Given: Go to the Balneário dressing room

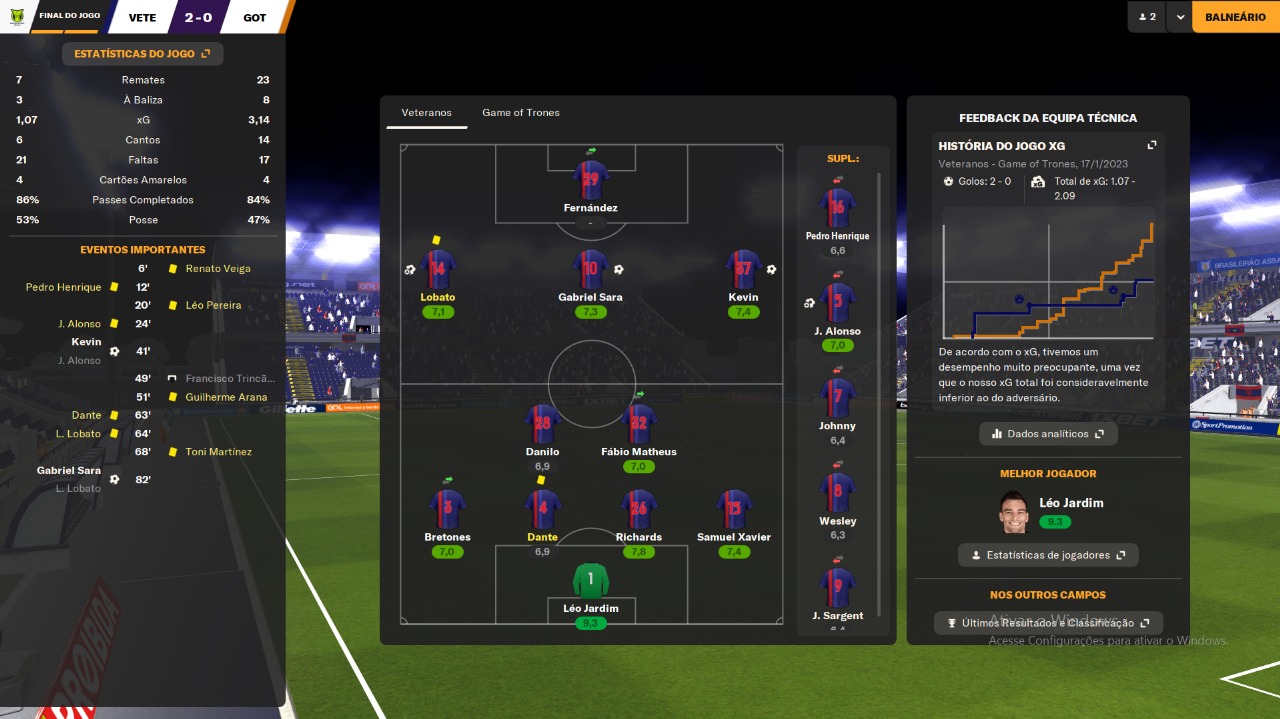Looking at the screenshot, I should [1235, 17].
